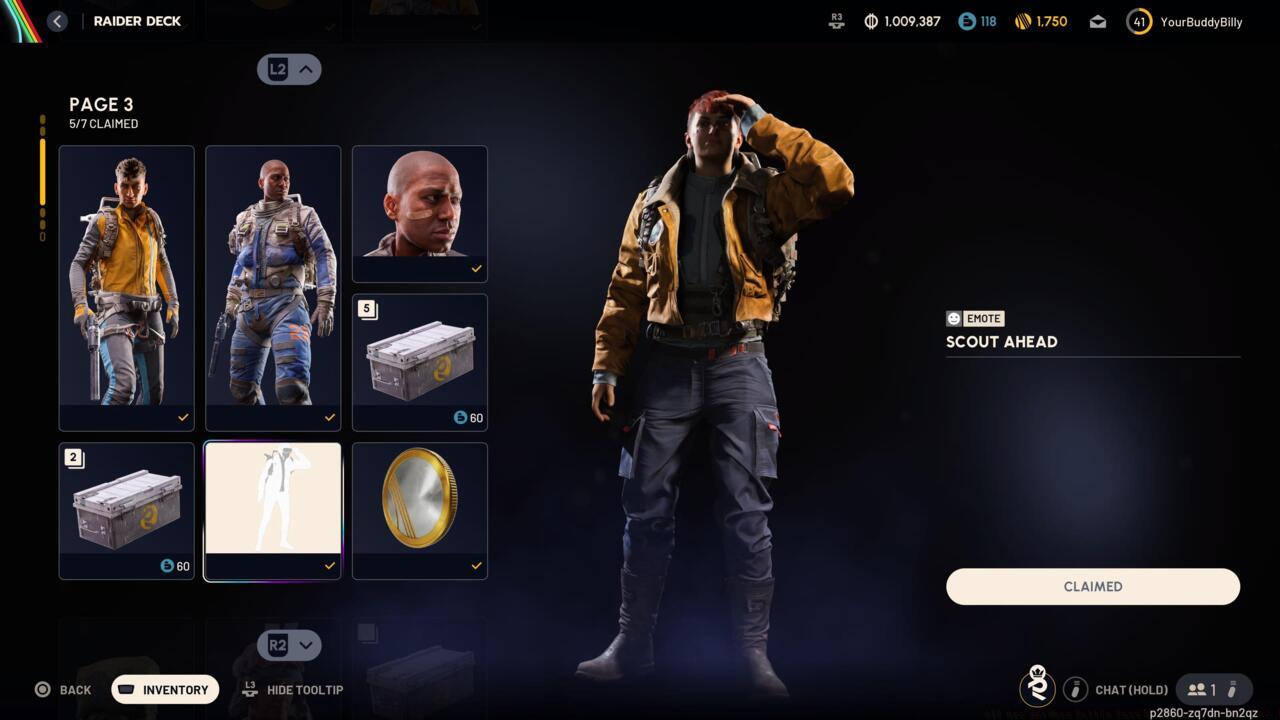Click the gold 1,750 currency icon
1280x720 pixels.
coord(1022,21)
